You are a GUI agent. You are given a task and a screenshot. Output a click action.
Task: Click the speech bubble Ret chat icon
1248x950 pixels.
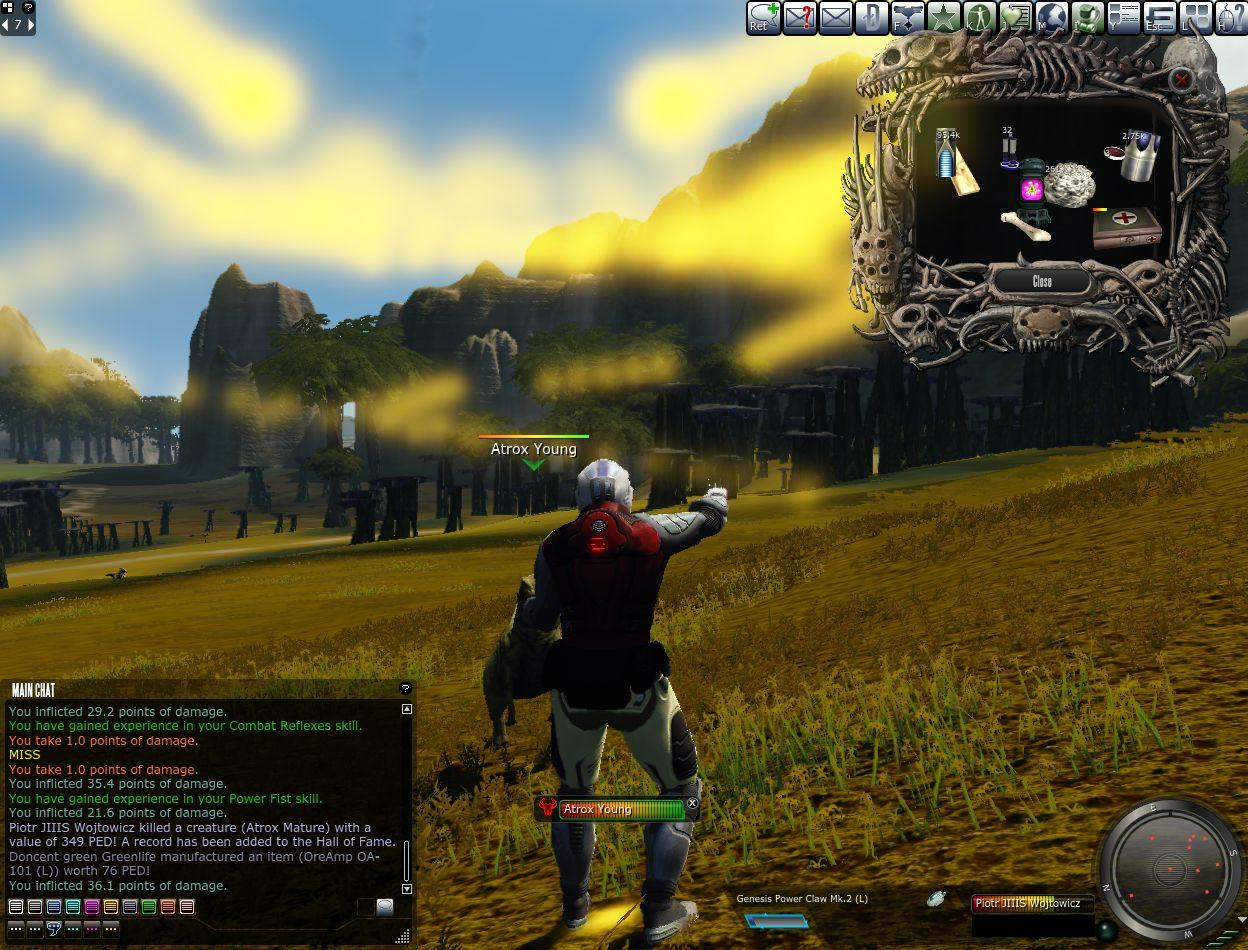763,18
